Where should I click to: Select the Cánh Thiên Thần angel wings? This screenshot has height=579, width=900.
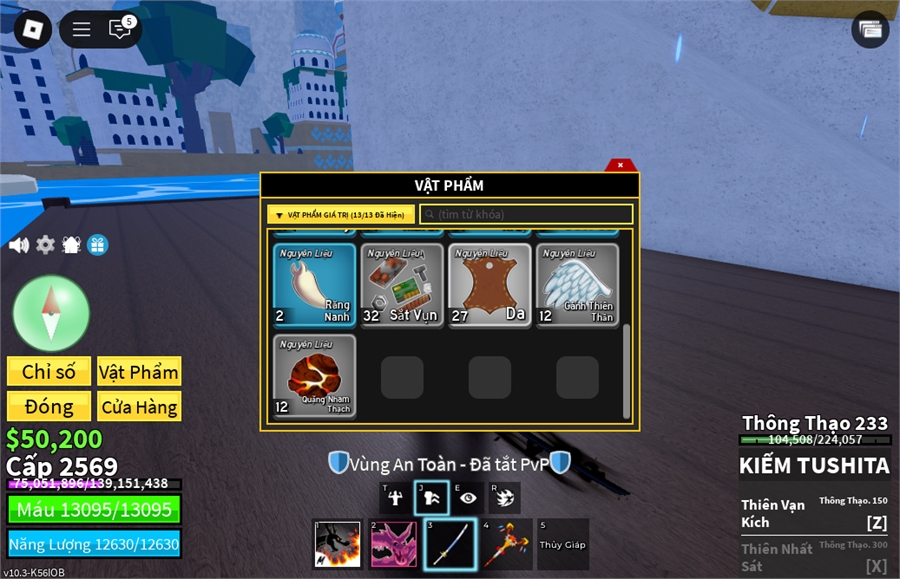coord(577,285)
